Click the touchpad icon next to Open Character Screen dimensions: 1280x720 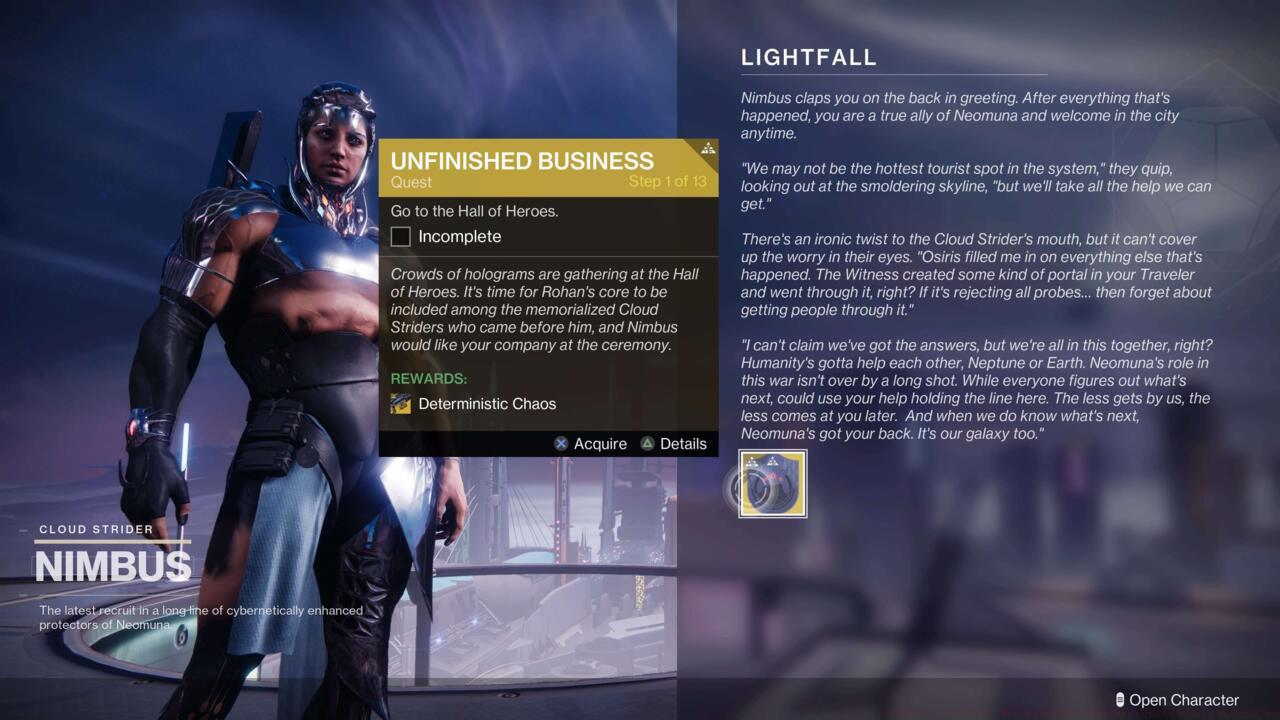coord(1122,700)
